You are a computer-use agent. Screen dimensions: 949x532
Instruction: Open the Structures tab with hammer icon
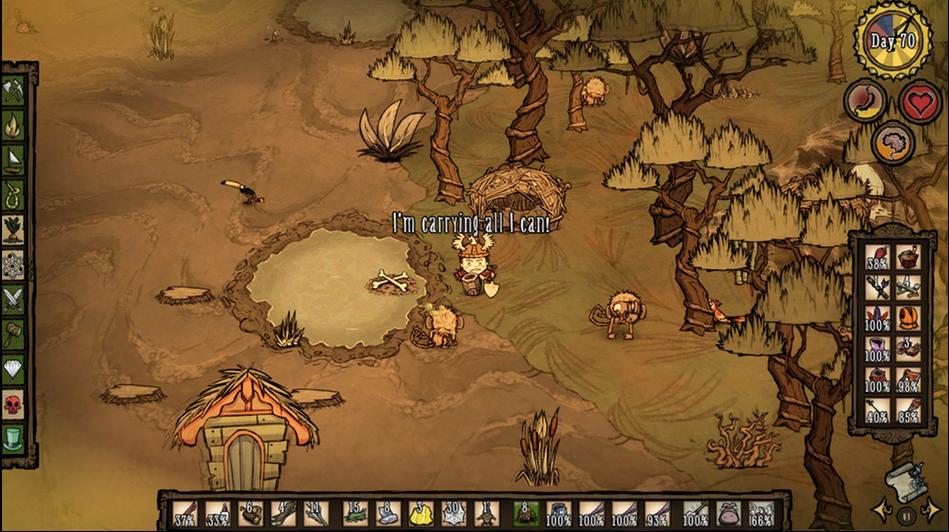tap(13, 334)
